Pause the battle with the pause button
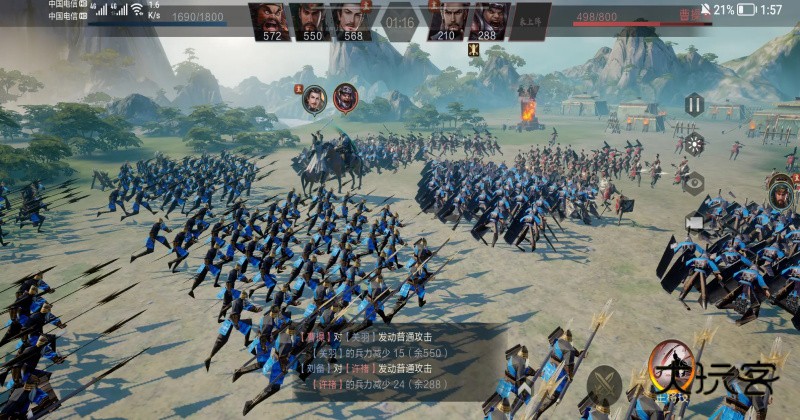This screenshot has width=800, height=420. coord(694,104)
